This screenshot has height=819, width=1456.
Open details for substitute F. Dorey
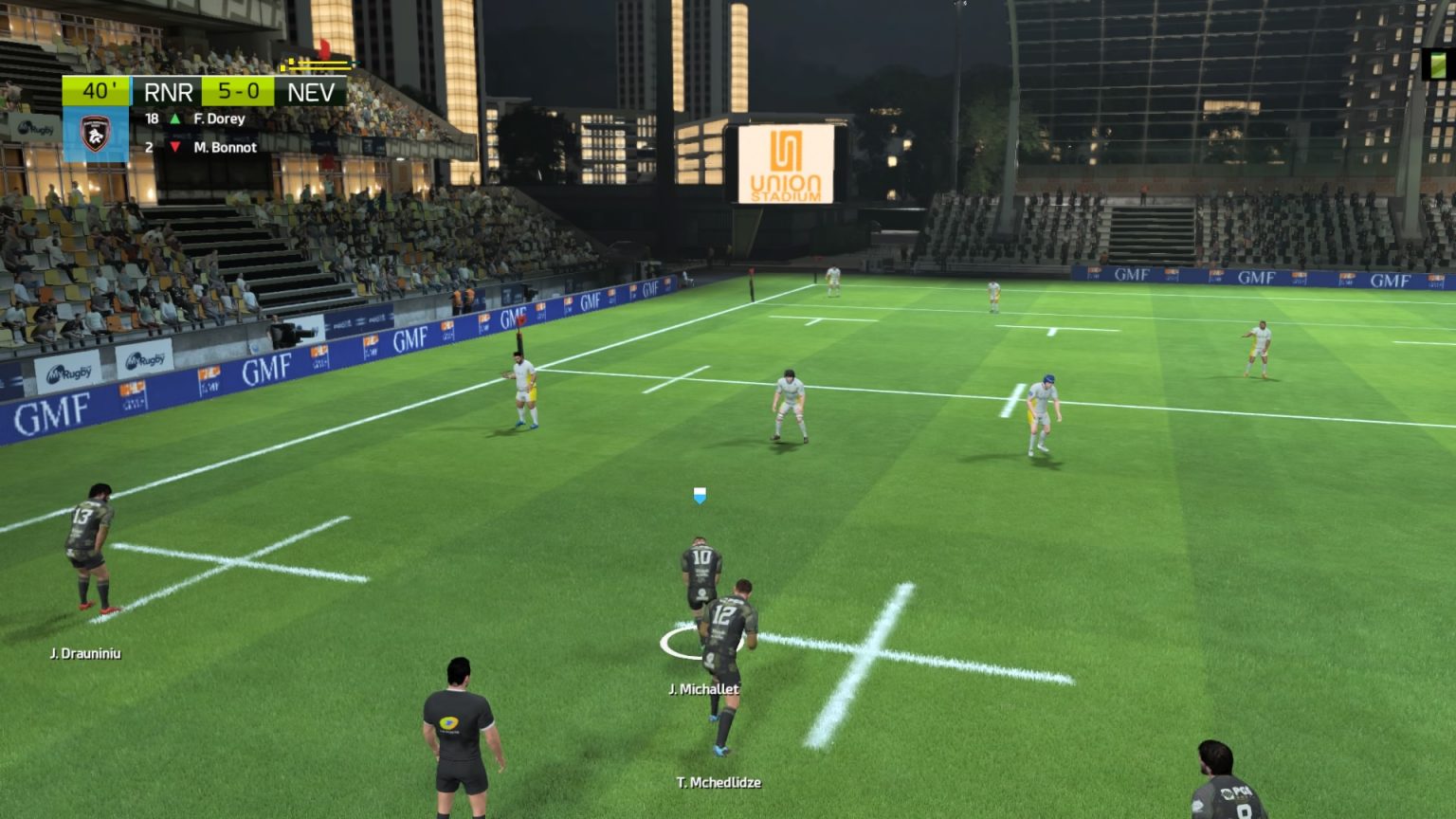pos(219,118)
